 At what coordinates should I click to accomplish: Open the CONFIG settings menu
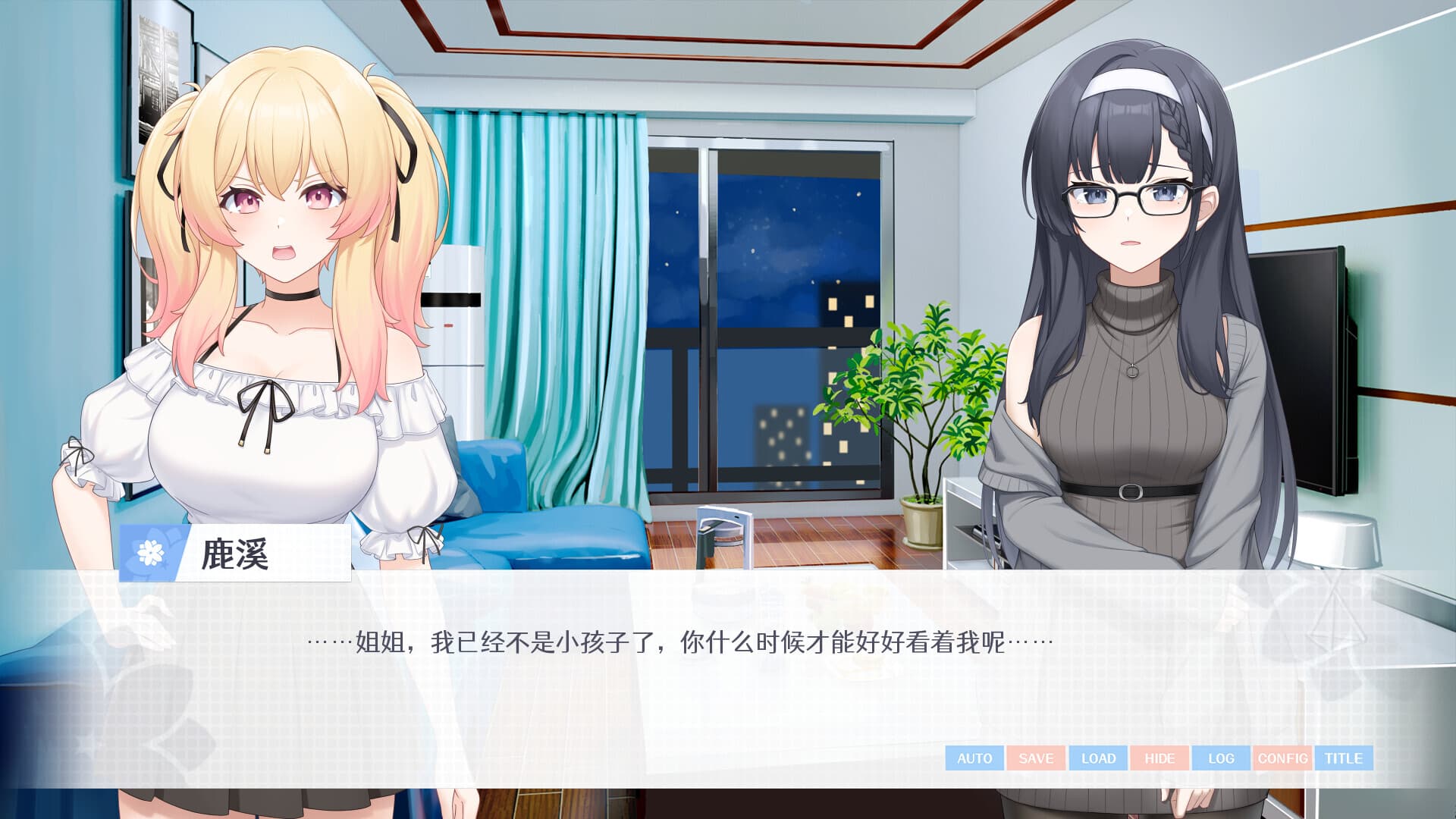pos(1283,758)
